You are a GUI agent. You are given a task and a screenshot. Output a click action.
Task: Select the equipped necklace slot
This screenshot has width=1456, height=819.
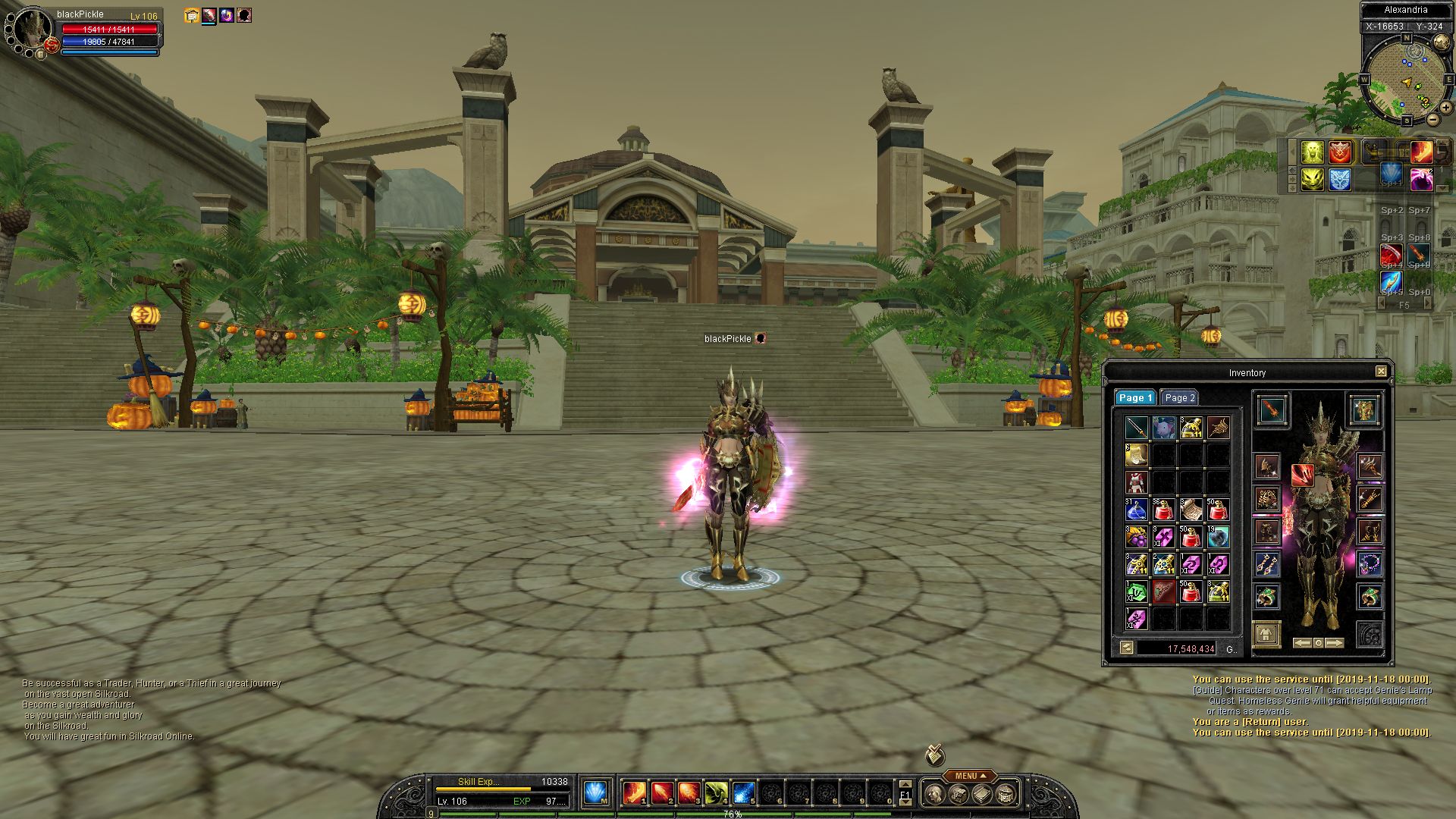pyautogui.click(x=1370, y=563)
